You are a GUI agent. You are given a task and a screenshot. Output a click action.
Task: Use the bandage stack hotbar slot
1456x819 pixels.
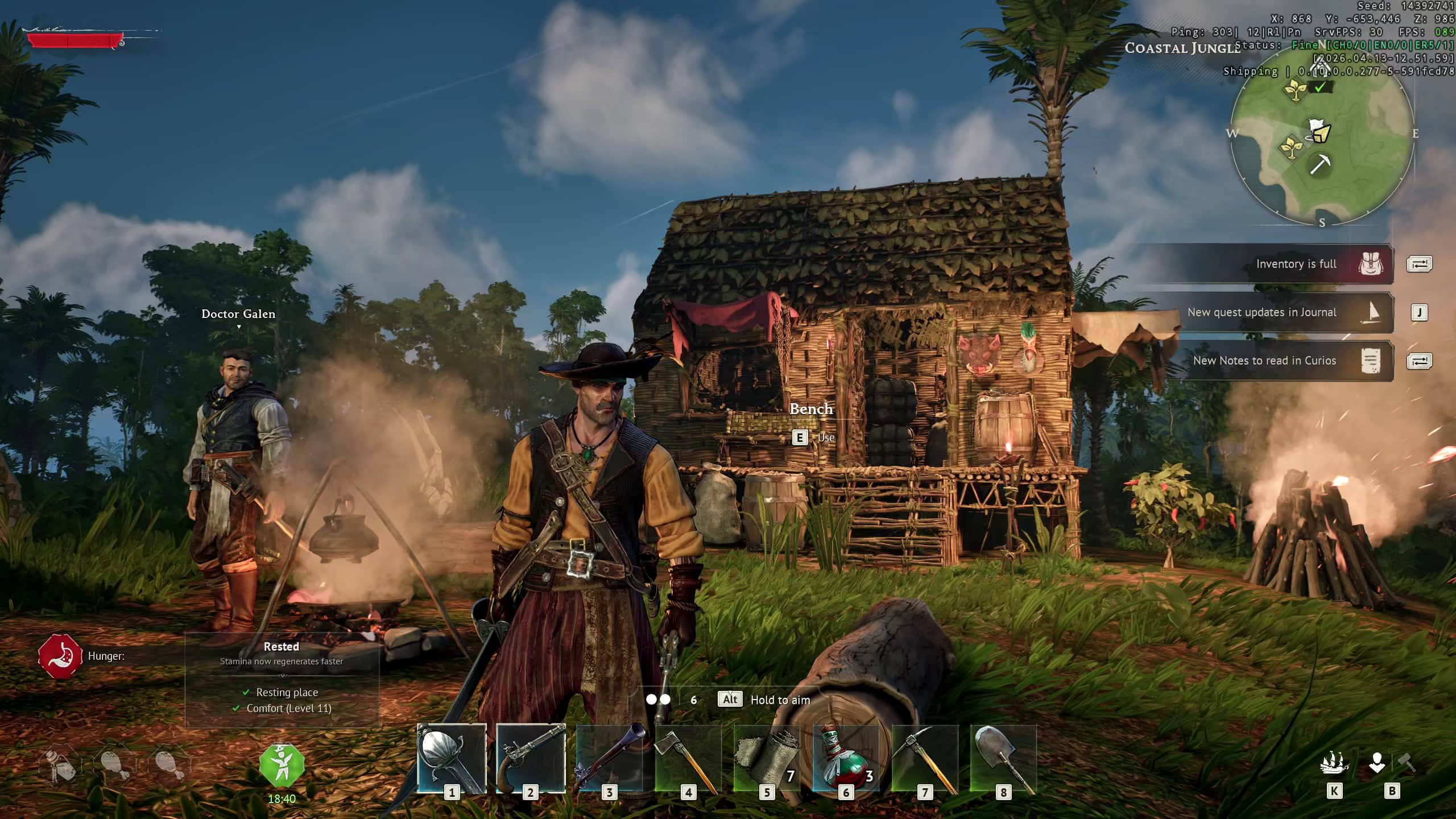(767, 759)
